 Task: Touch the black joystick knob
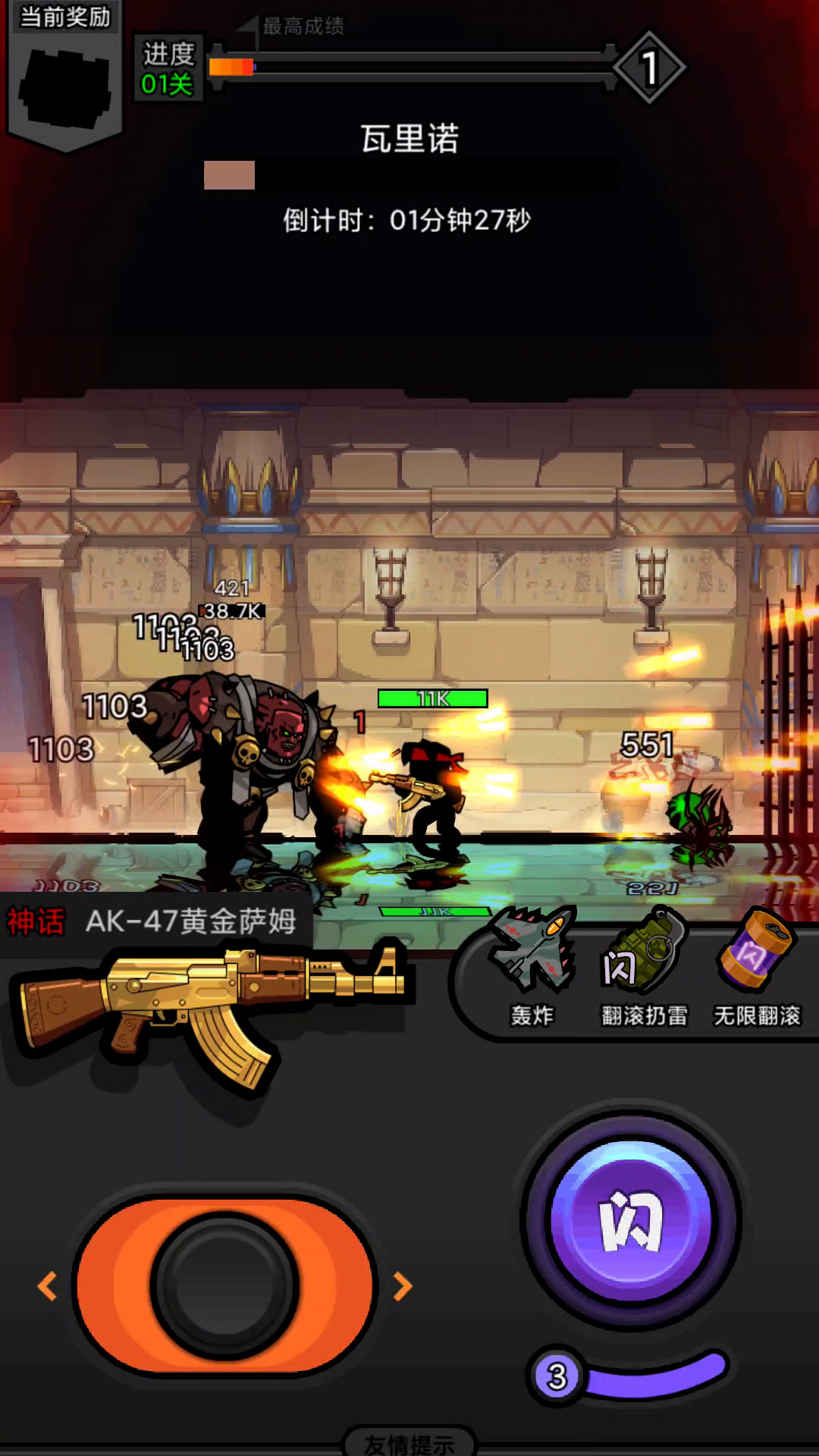pyautogui.click(x=224, y=1286)
